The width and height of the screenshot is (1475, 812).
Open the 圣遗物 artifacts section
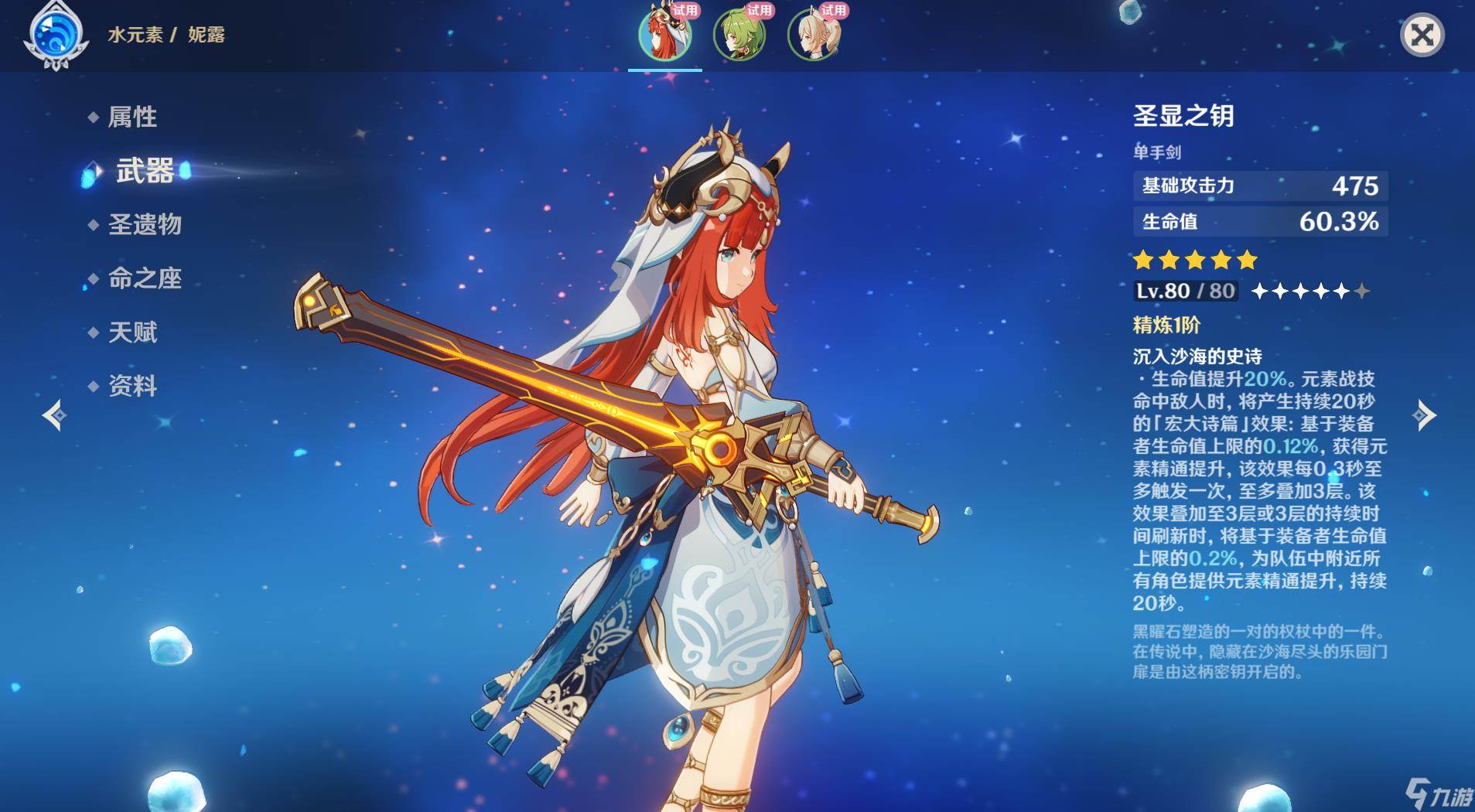[x=145, y=224]
